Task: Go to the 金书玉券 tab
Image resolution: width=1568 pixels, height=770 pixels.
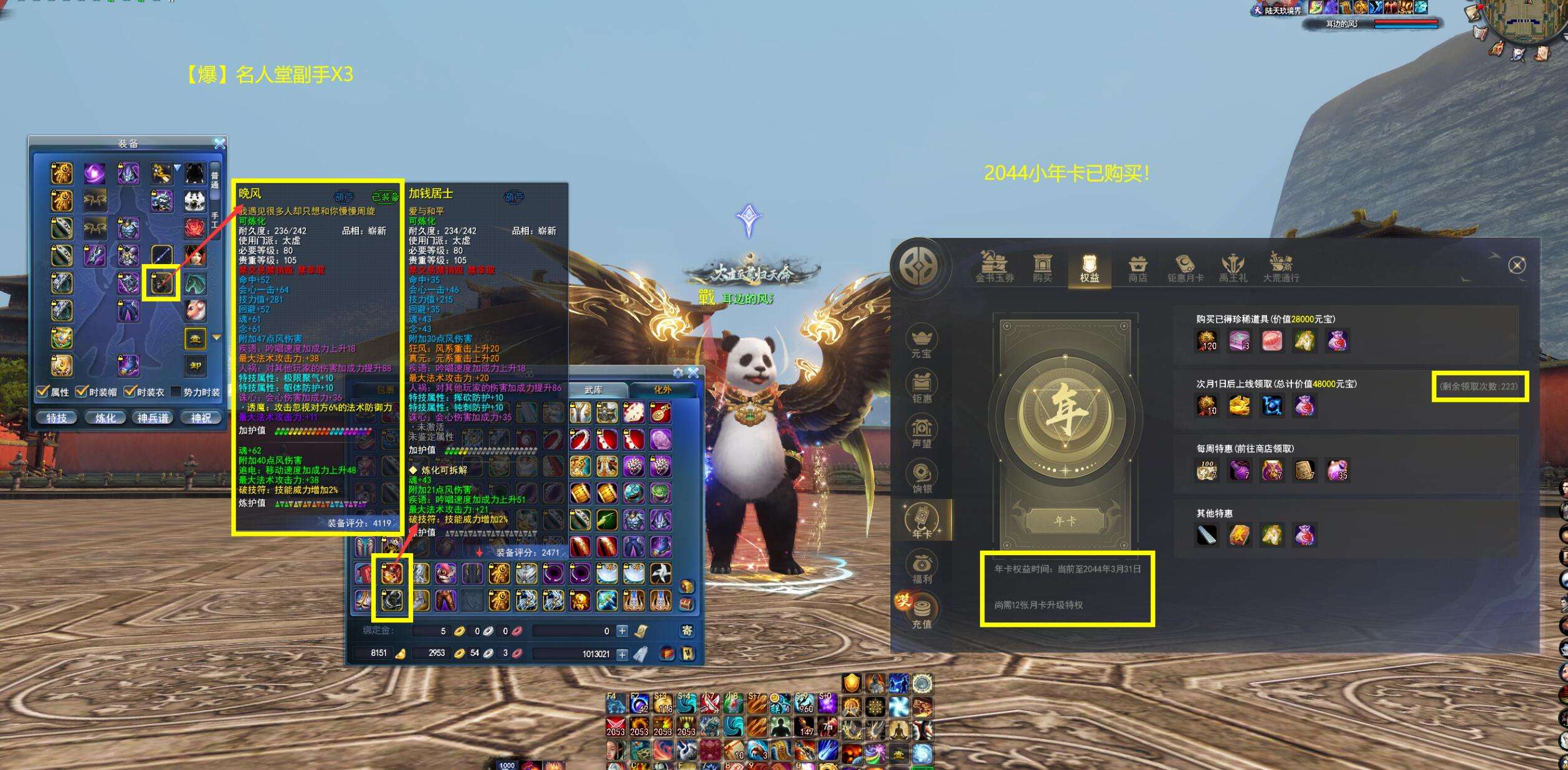Action: (x=994, y=269)
